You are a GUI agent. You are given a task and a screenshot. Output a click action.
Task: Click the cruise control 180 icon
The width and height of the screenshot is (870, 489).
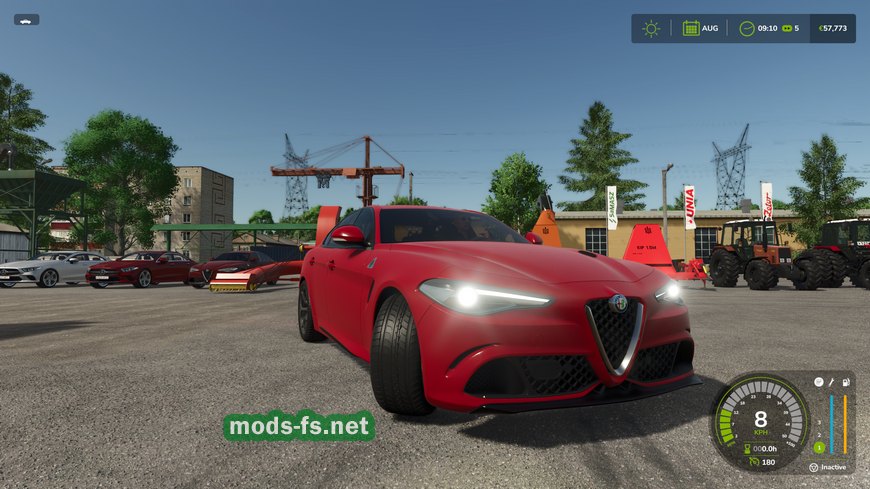tap(752, 462)
